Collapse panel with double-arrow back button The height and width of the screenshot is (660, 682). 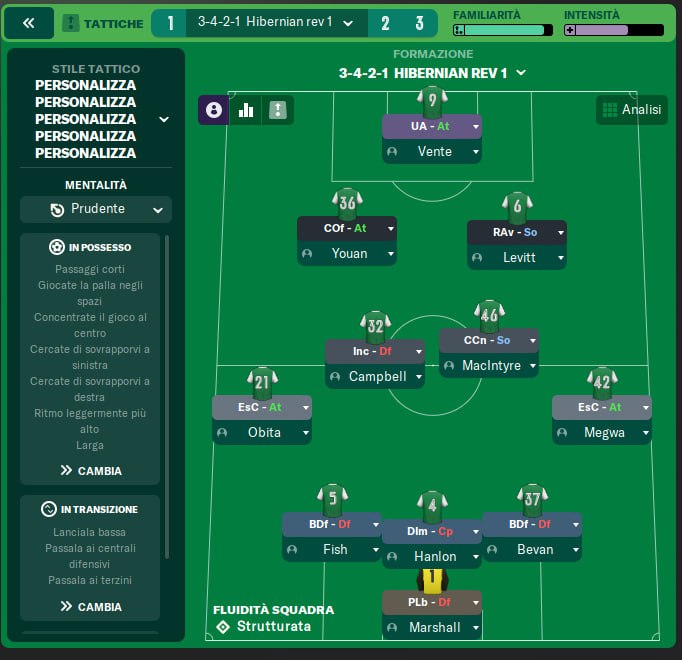click(x=28, y=23)
